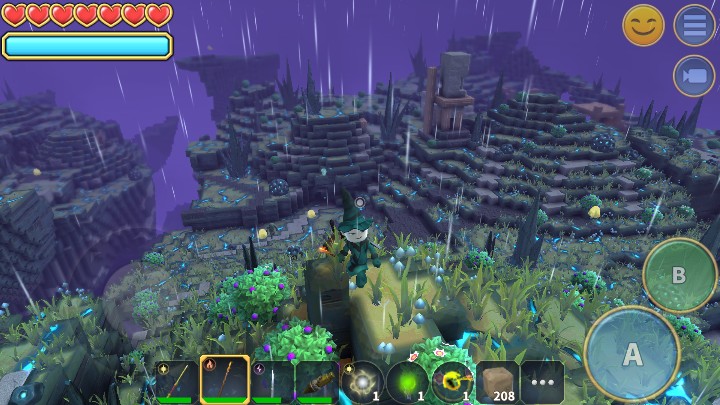Tap the round A action button
Image resolution: width=720 pixels, height=405 pixels.
(x=632, y=354)
